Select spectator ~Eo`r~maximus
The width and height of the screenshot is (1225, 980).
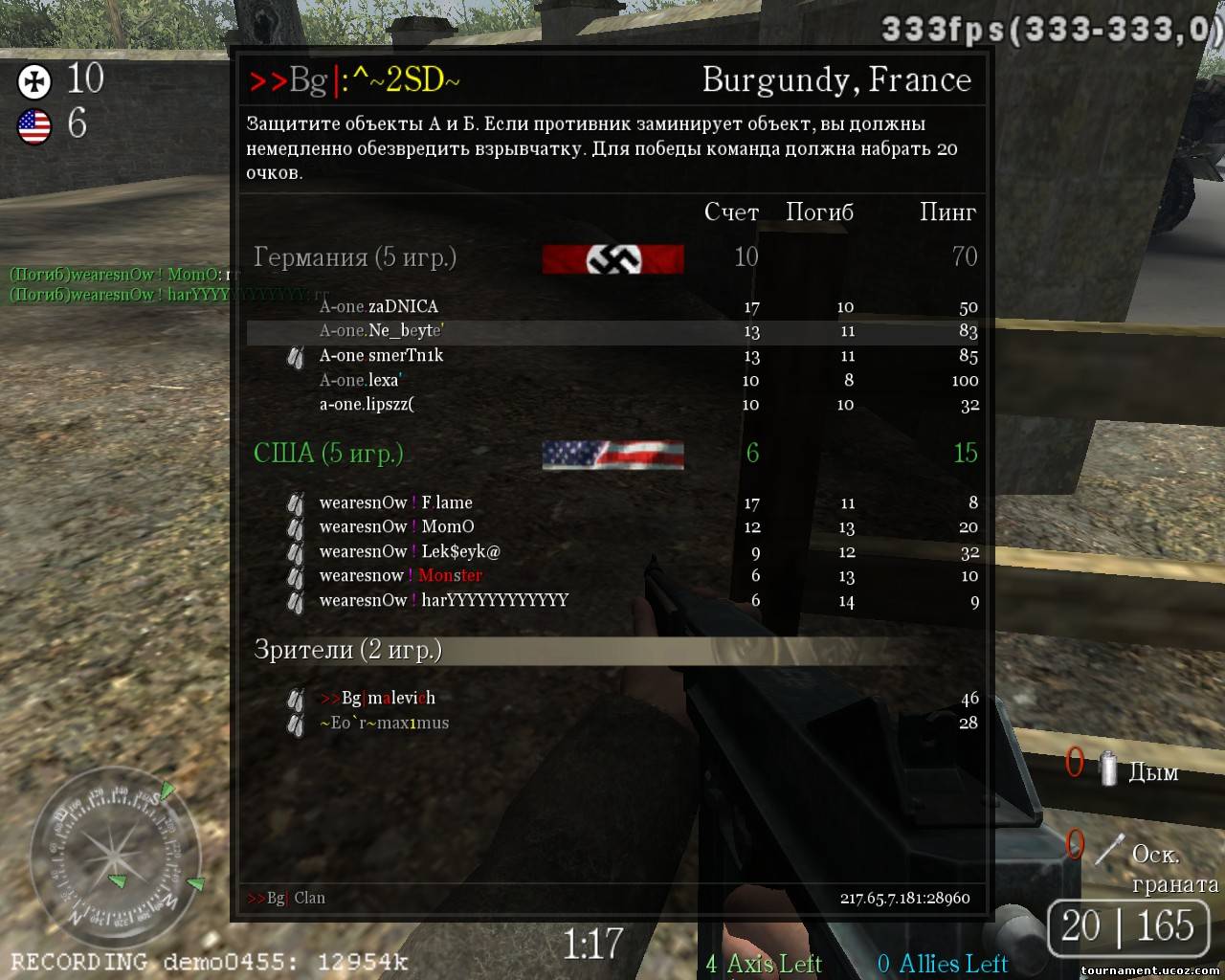[x=384, y=723]
